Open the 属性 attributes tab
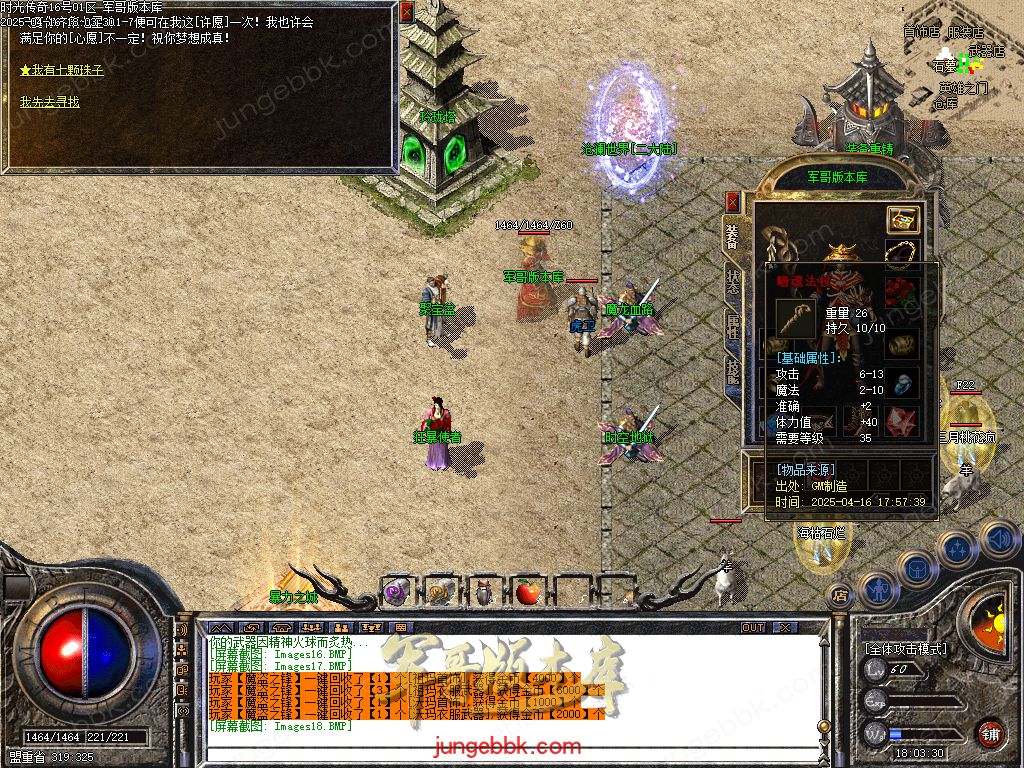1024x768 pixels. point(733,325)
